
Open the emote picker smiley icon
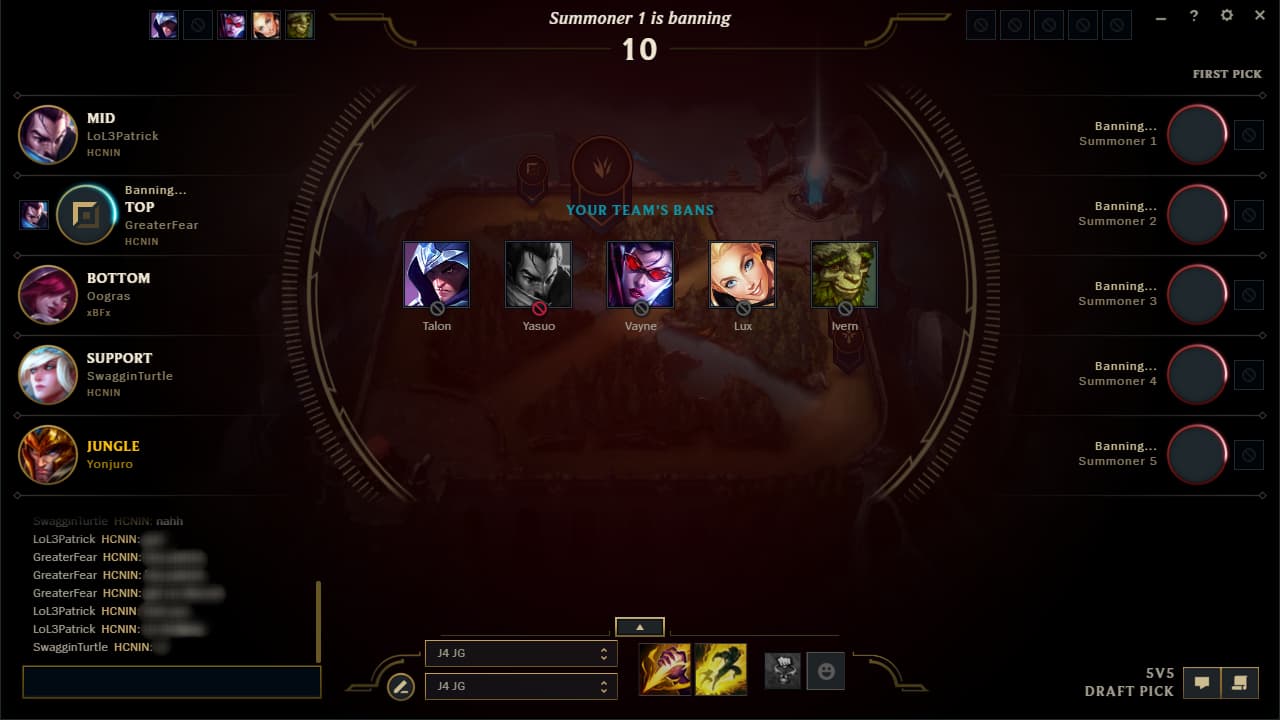[x=825, y=672]
